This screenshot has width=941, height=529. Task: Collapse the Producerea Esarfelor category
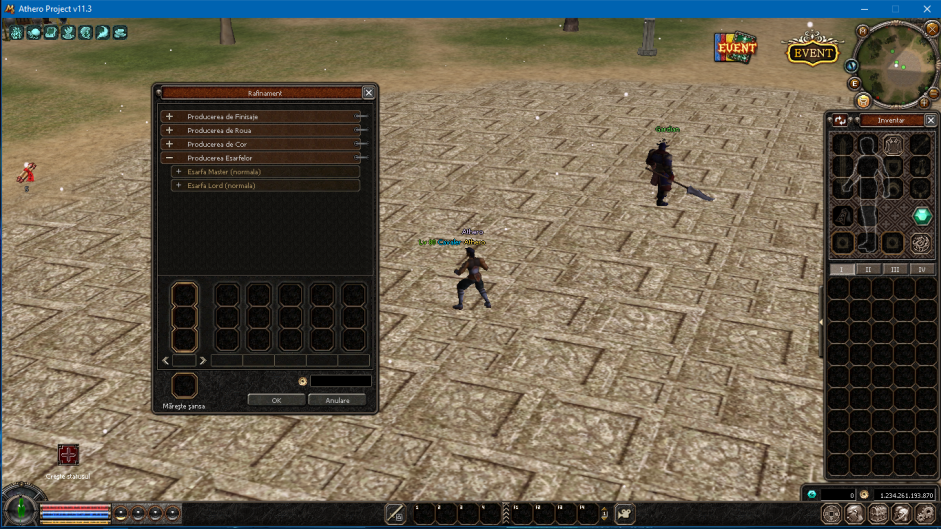[170, 158]
